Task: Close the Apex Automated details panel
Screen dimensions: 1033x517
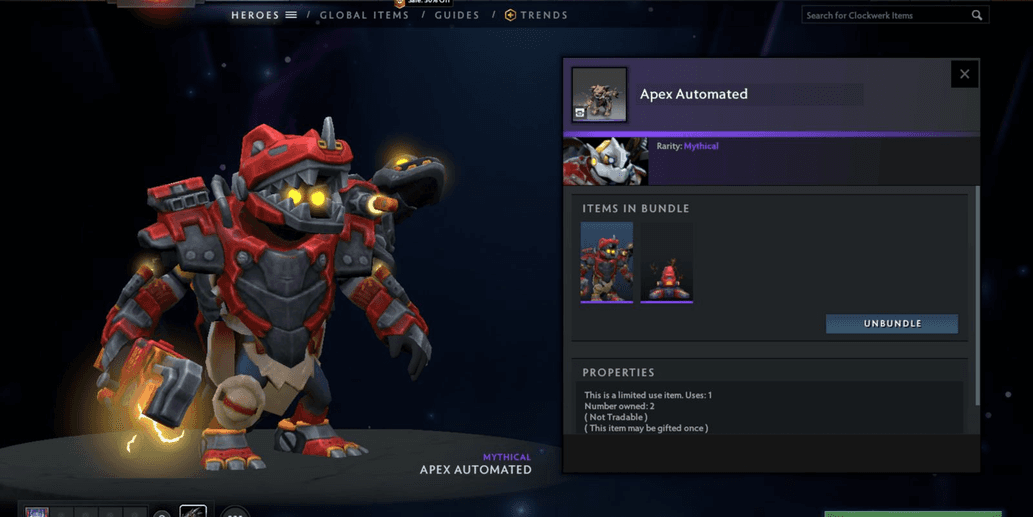Action: click(x=964, y=74)
